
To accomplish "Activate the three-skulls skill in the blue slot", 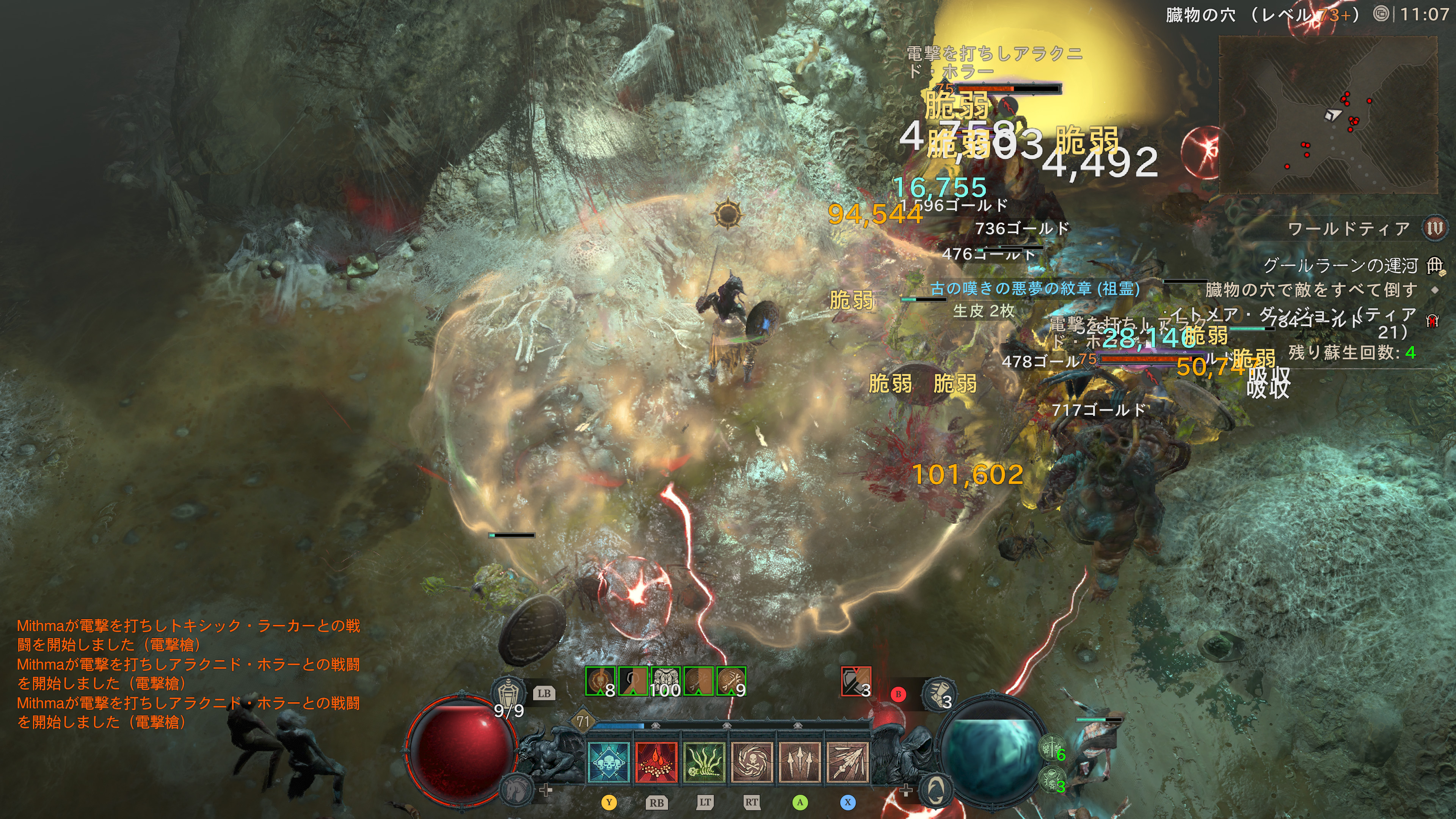I will pos(608,762).
